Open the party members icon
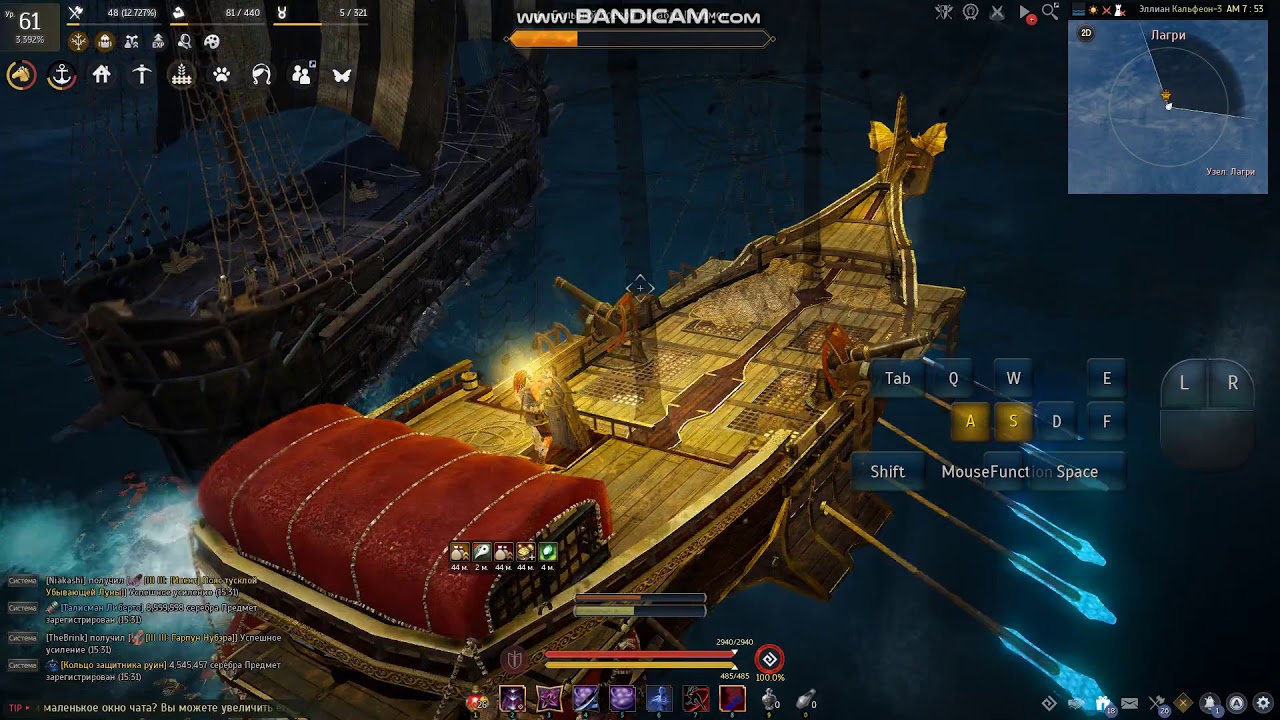This screenshot has height=720, width=1280. pos(301,75)
